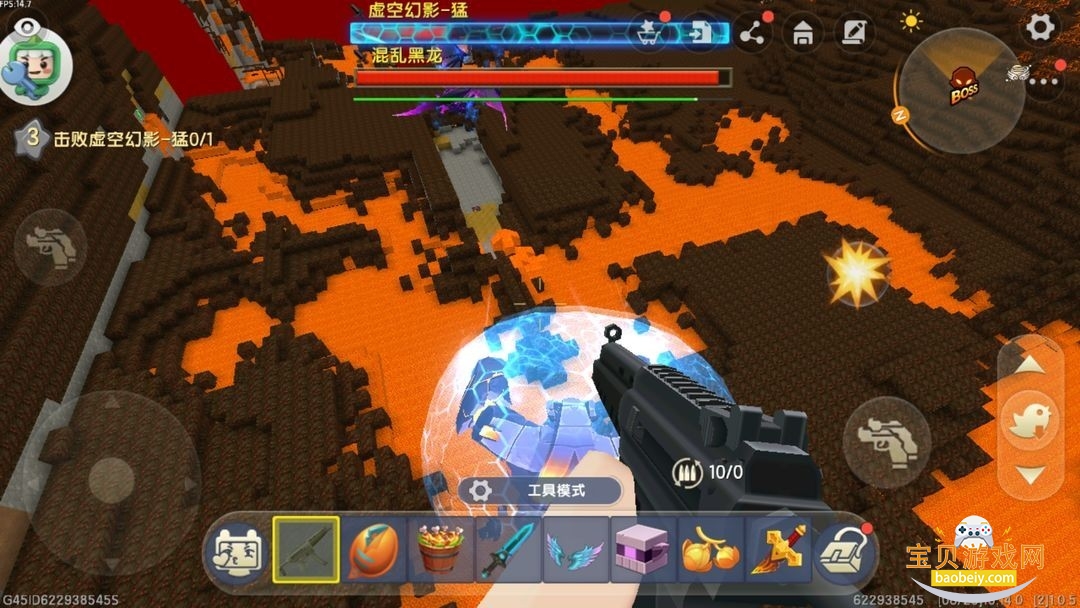Equip the golden flame sword slot
This screenshot has width=1080, height=608.
[778, 550]
